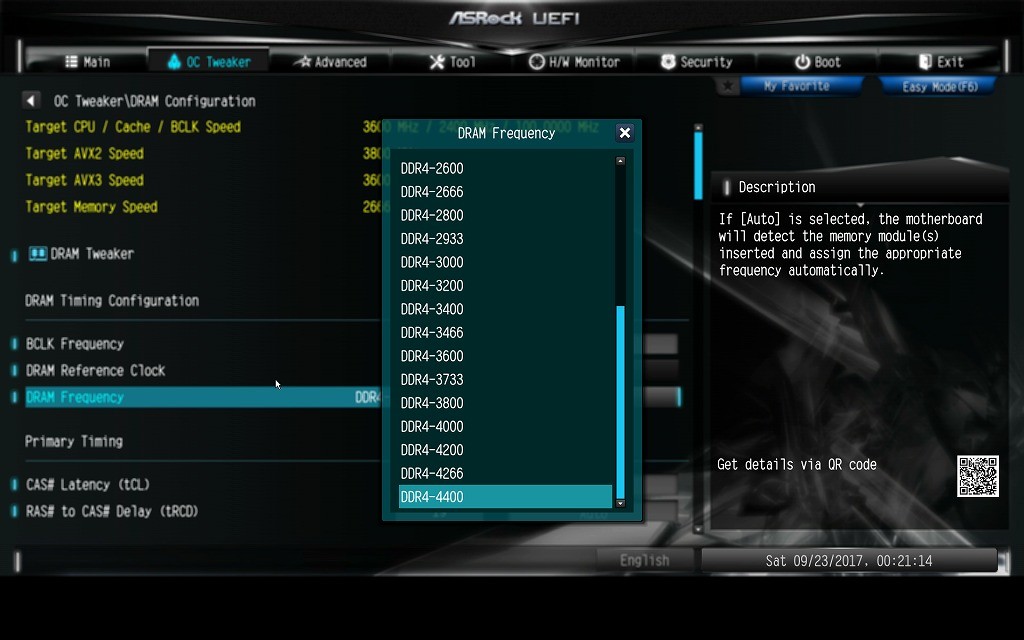Open the Advanced tab
The height and width of the screenshot is (640, 1024).
click(330, 62)
